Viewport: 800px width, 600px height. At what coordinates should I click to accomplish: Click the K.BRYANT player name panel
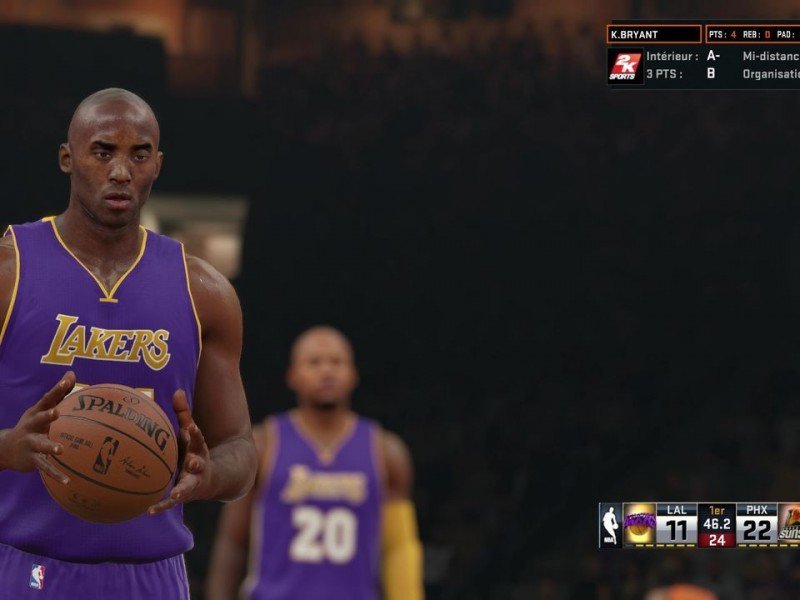click(654, 34)
